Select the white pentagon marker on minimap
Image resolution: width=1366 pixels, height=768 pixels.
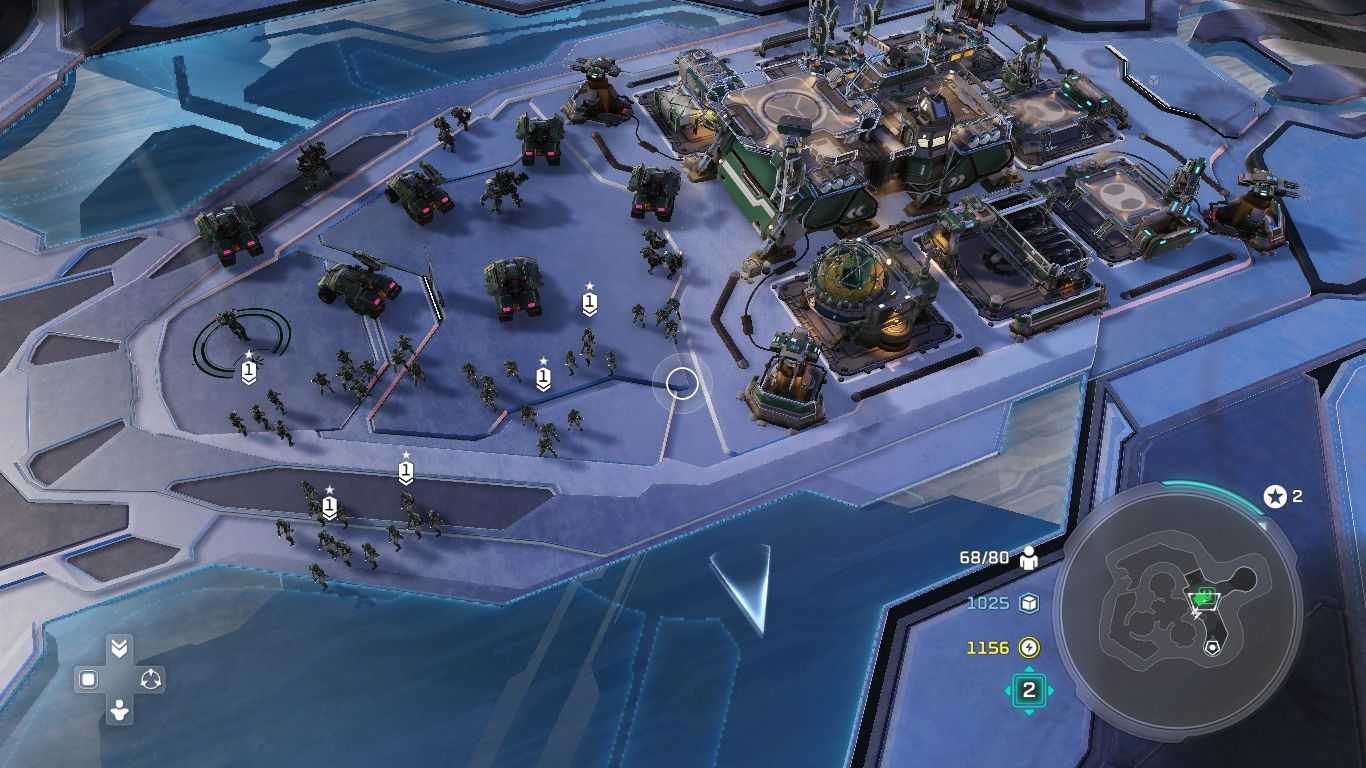click(1213, 647)
